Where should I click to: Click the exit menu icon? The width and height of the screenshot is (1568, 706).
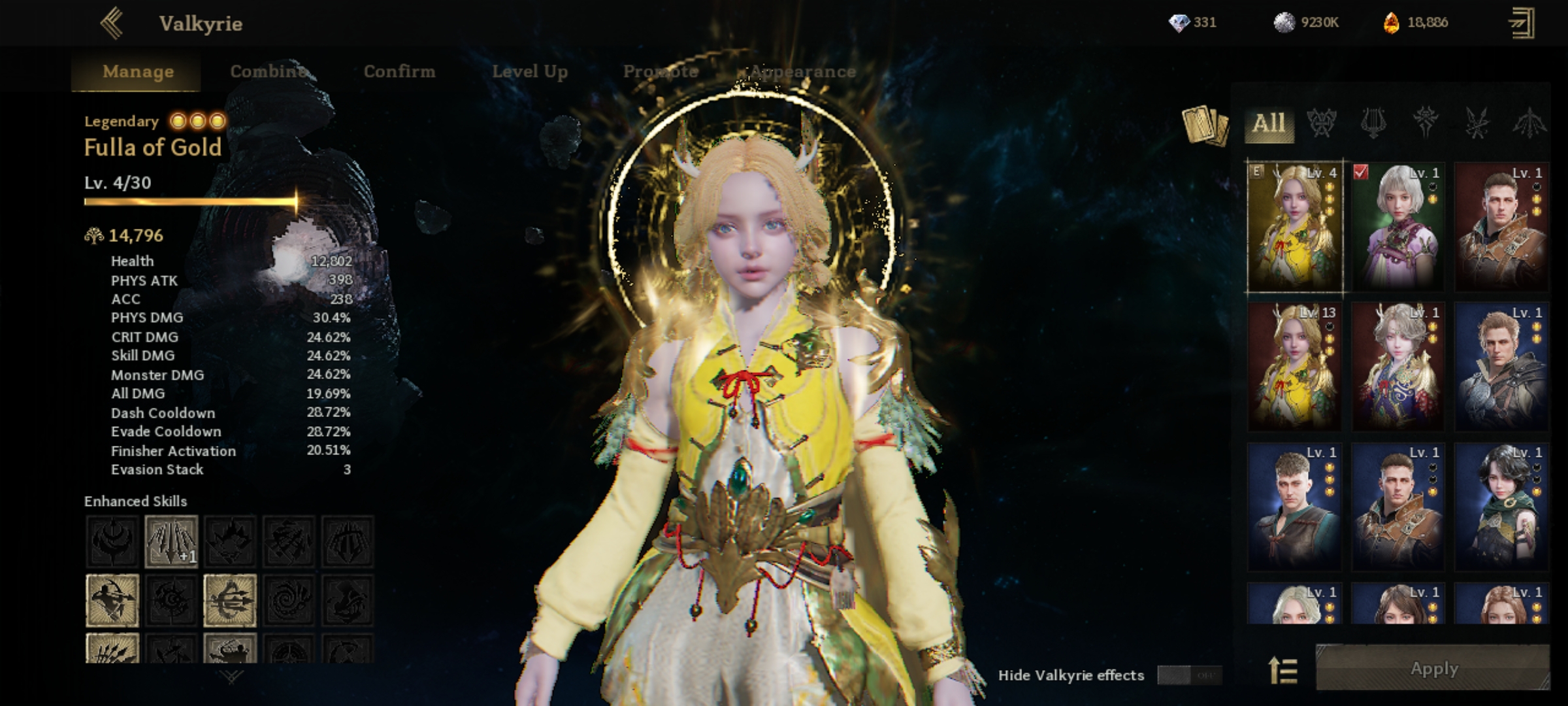1522,24
